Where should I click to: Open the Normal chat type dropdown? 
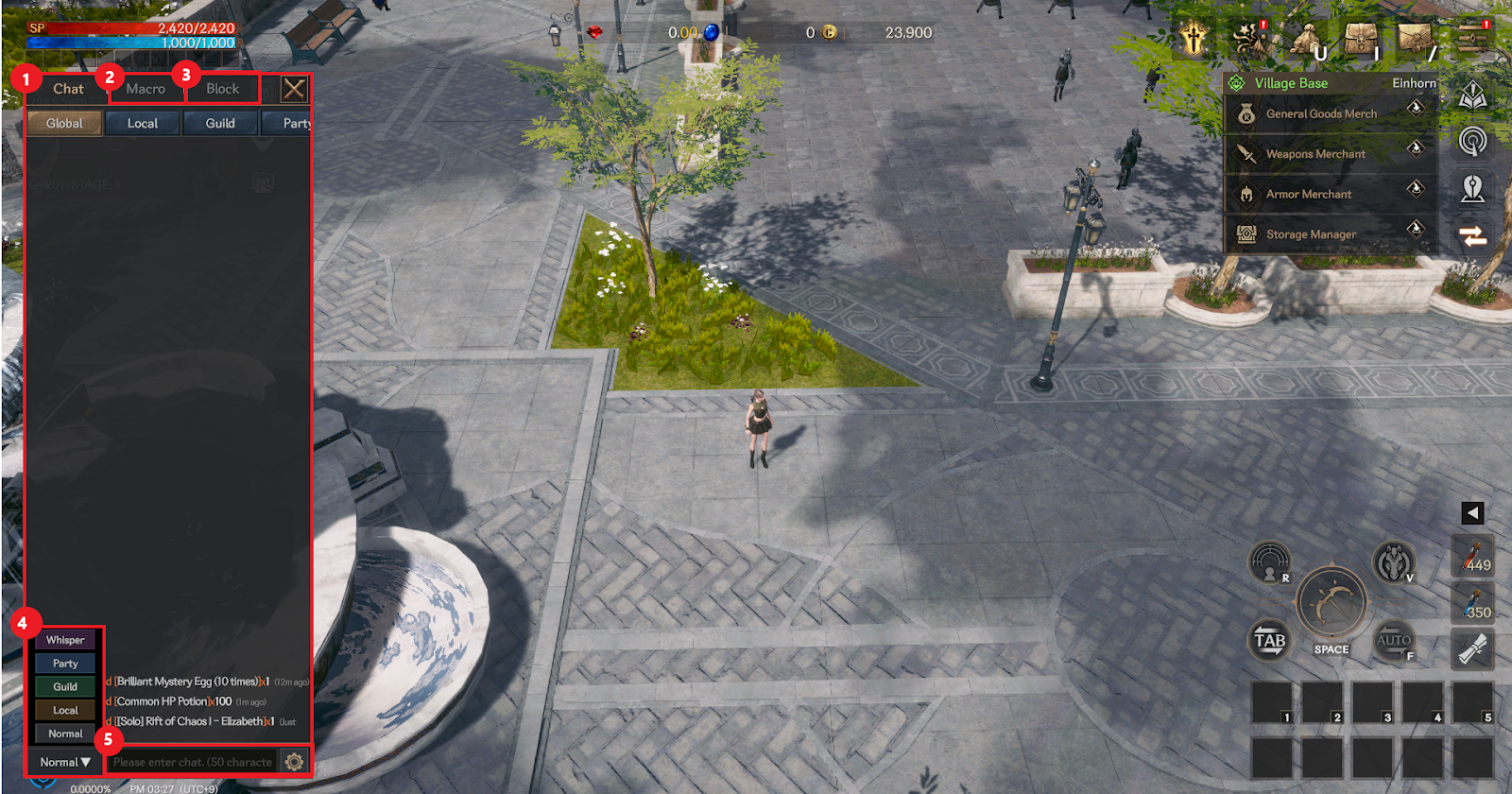pyautogui.click(x=64, y=762)
